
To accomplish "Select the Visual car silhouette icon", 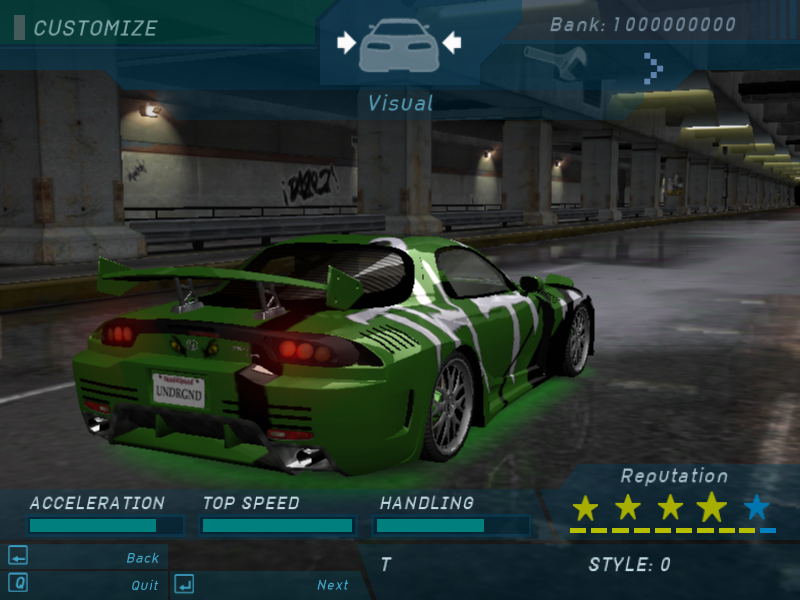I will 399,43.
